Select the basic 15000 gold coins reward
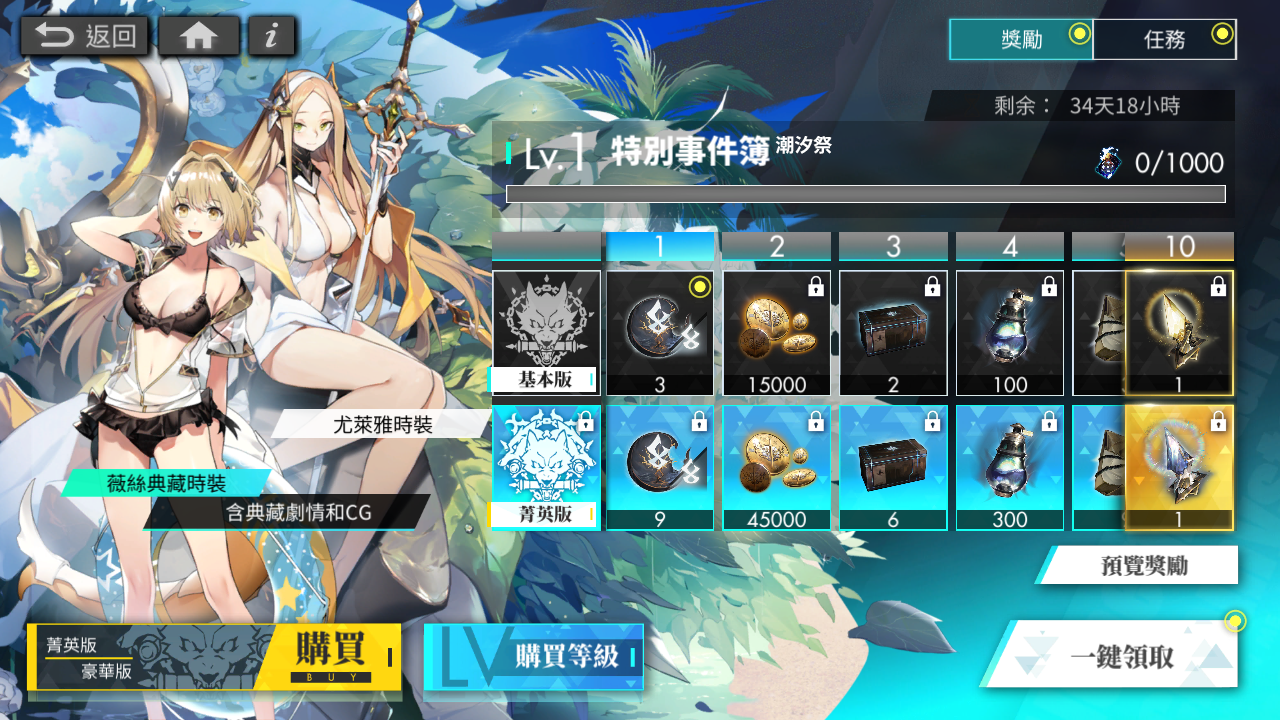1280x720 pixels. click(x=777, y=333)
